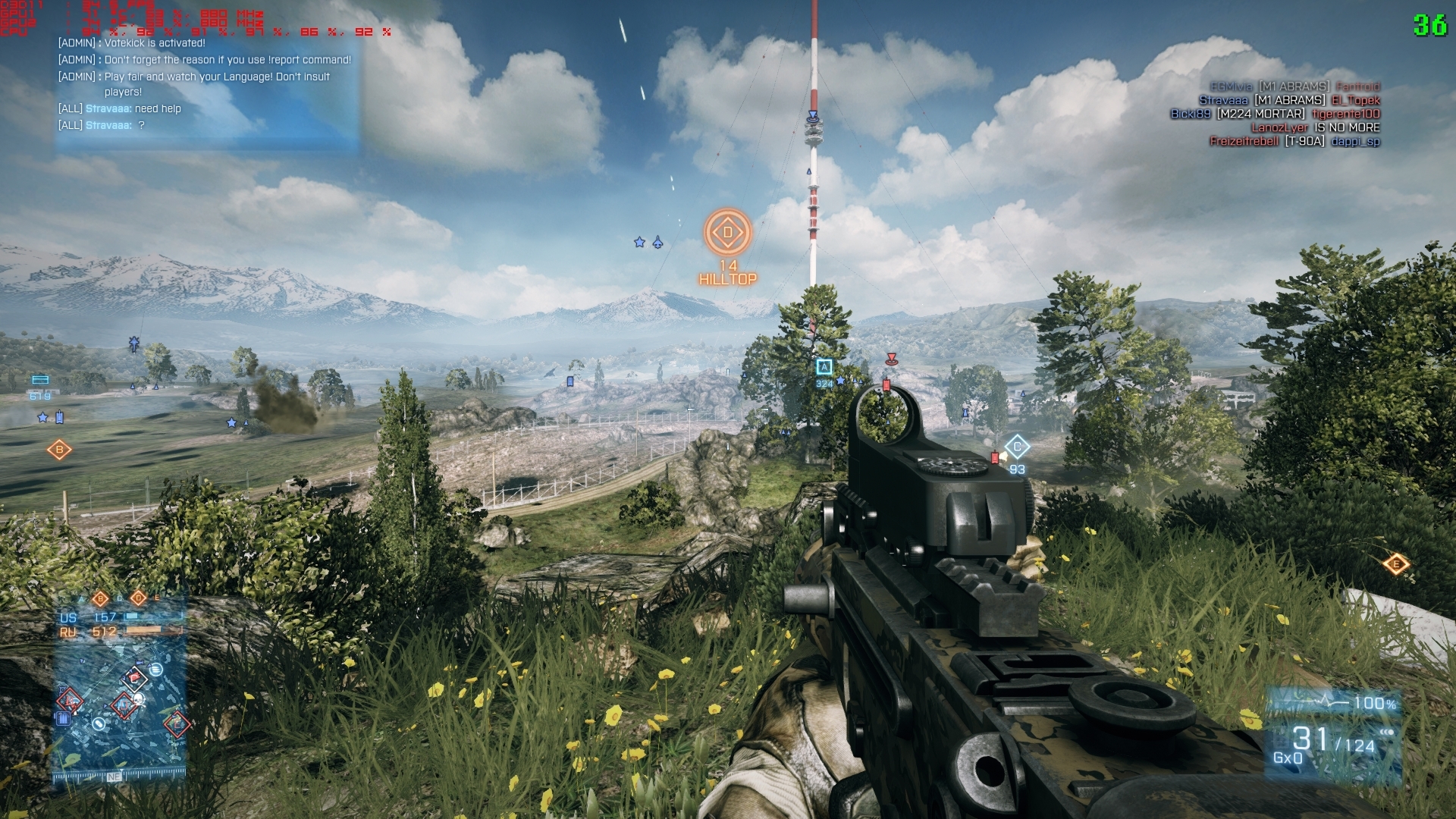Select the E flag on the minimap
Viewport: 1456px width, 819px height.
177,723
